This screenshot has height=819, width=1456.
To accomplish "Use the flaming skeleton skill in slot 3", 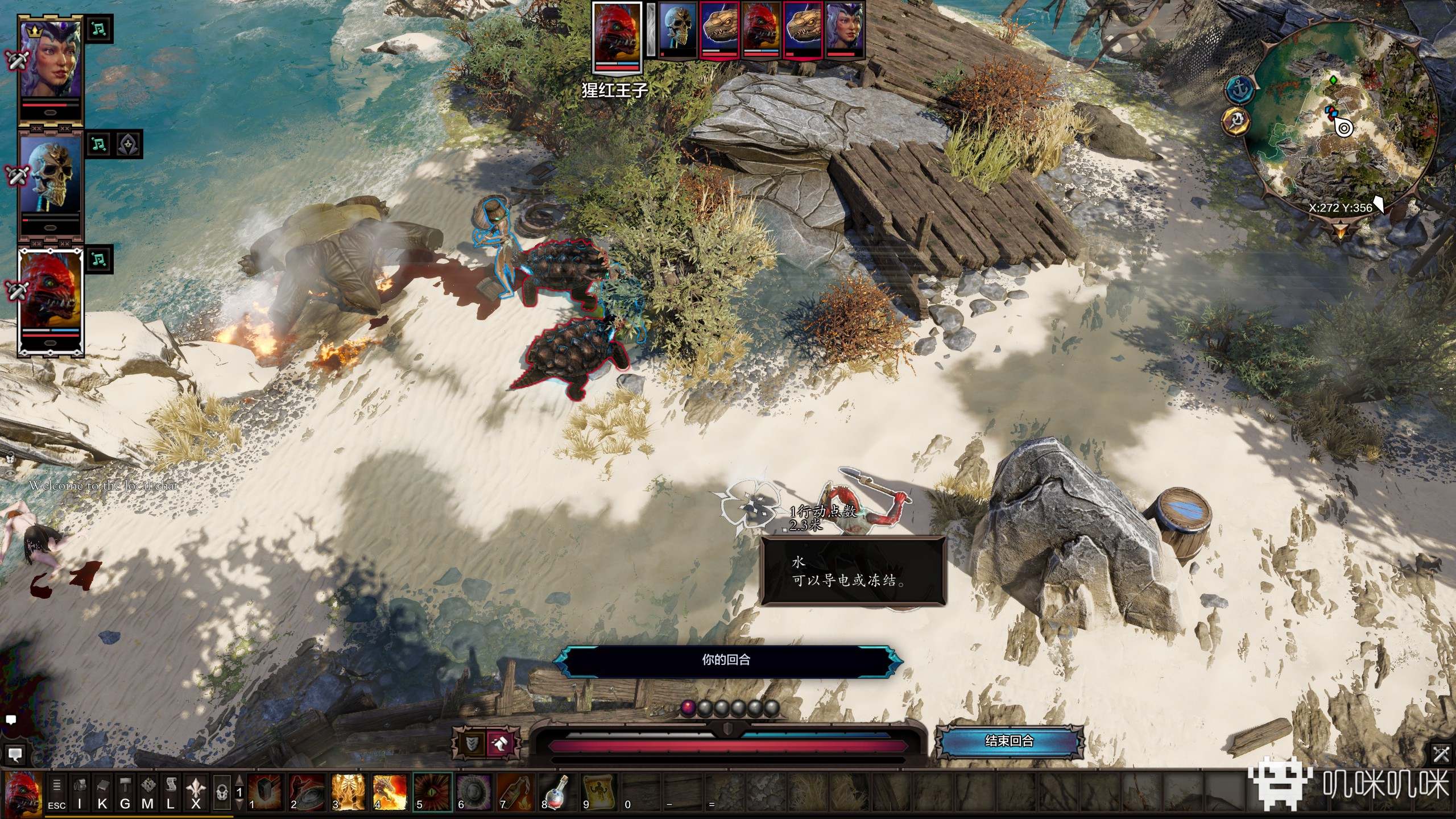I will click(x=348, y=792).
